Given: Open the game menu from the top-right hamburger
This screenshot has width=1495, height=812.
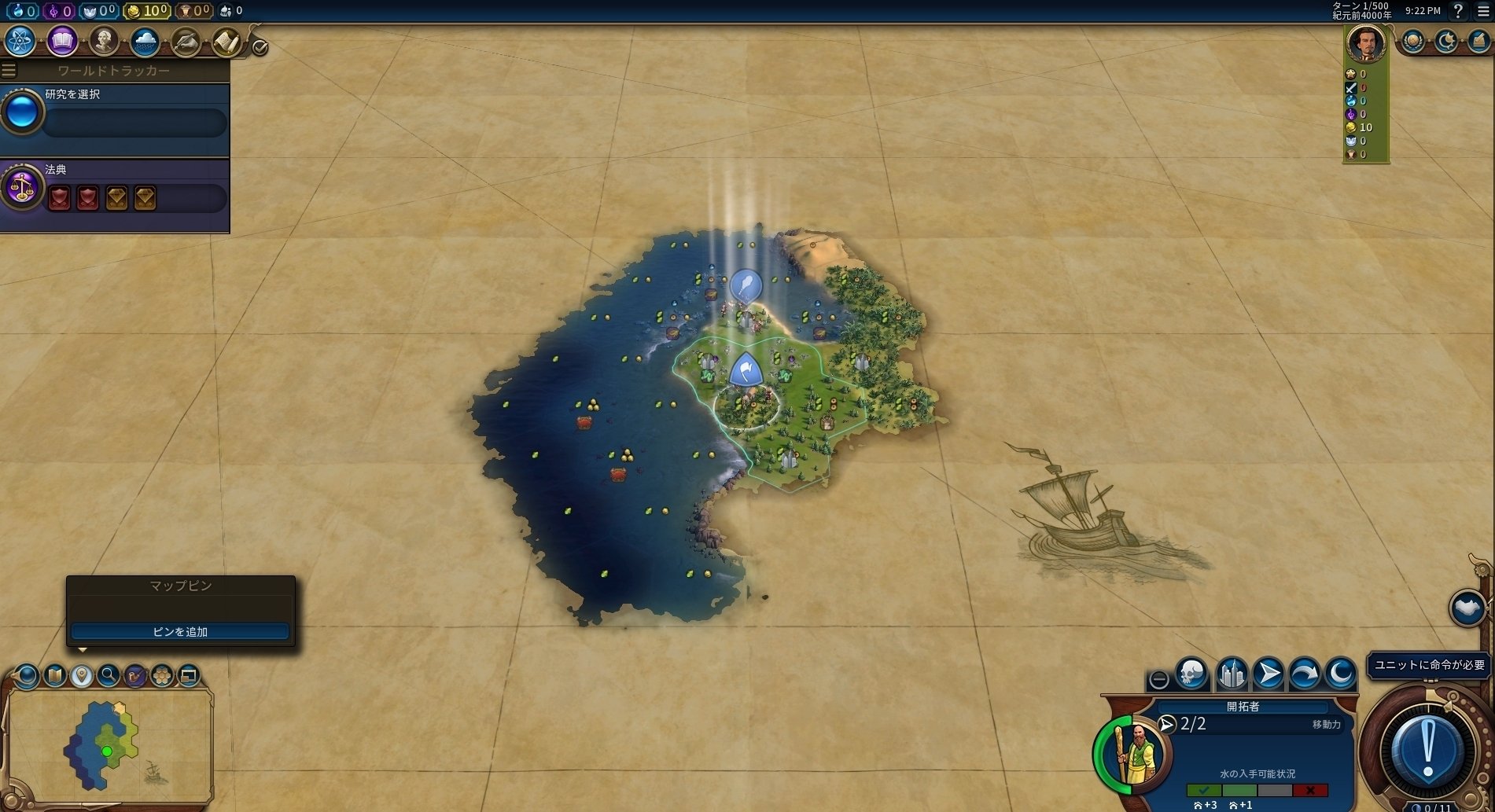Looking at the screenshot, I should click(x=1484, y=11).
